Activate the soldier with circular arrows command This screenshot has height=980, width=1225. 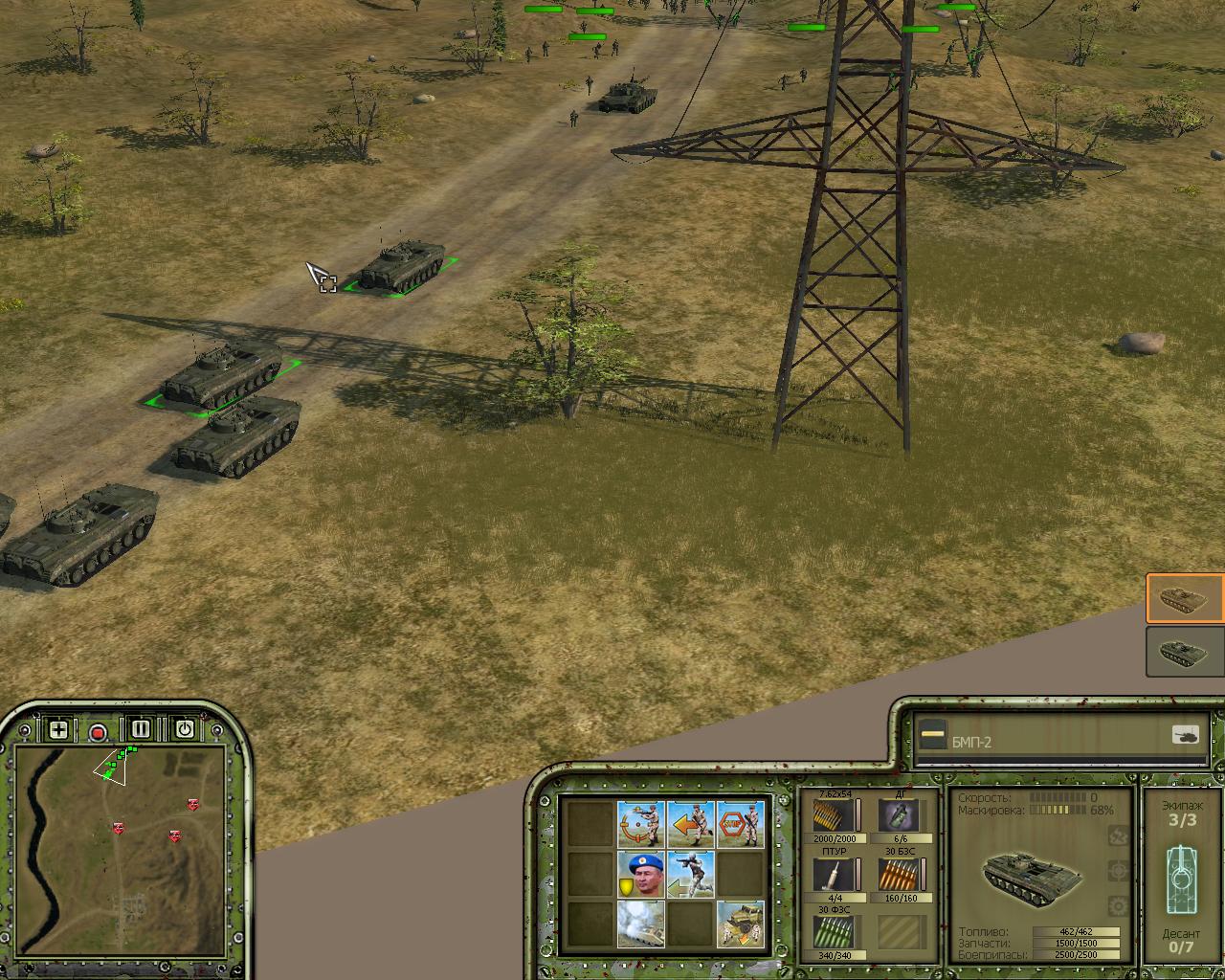(640, 824)
